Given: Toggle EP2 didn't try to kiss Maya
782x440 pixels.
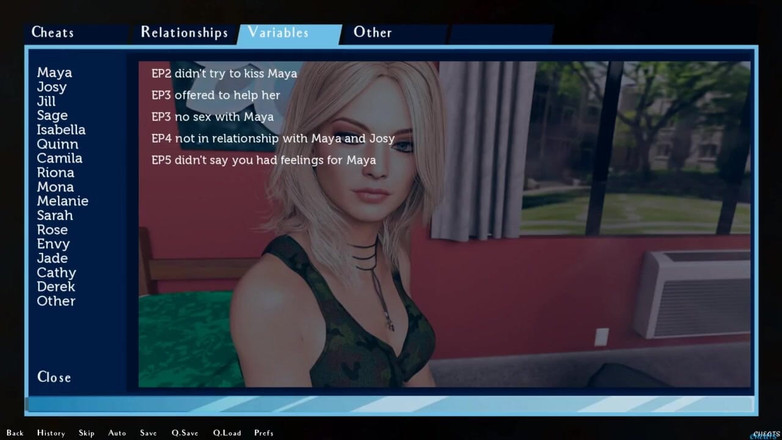Looking at the screenshot, I should click(x=224, y=74).
